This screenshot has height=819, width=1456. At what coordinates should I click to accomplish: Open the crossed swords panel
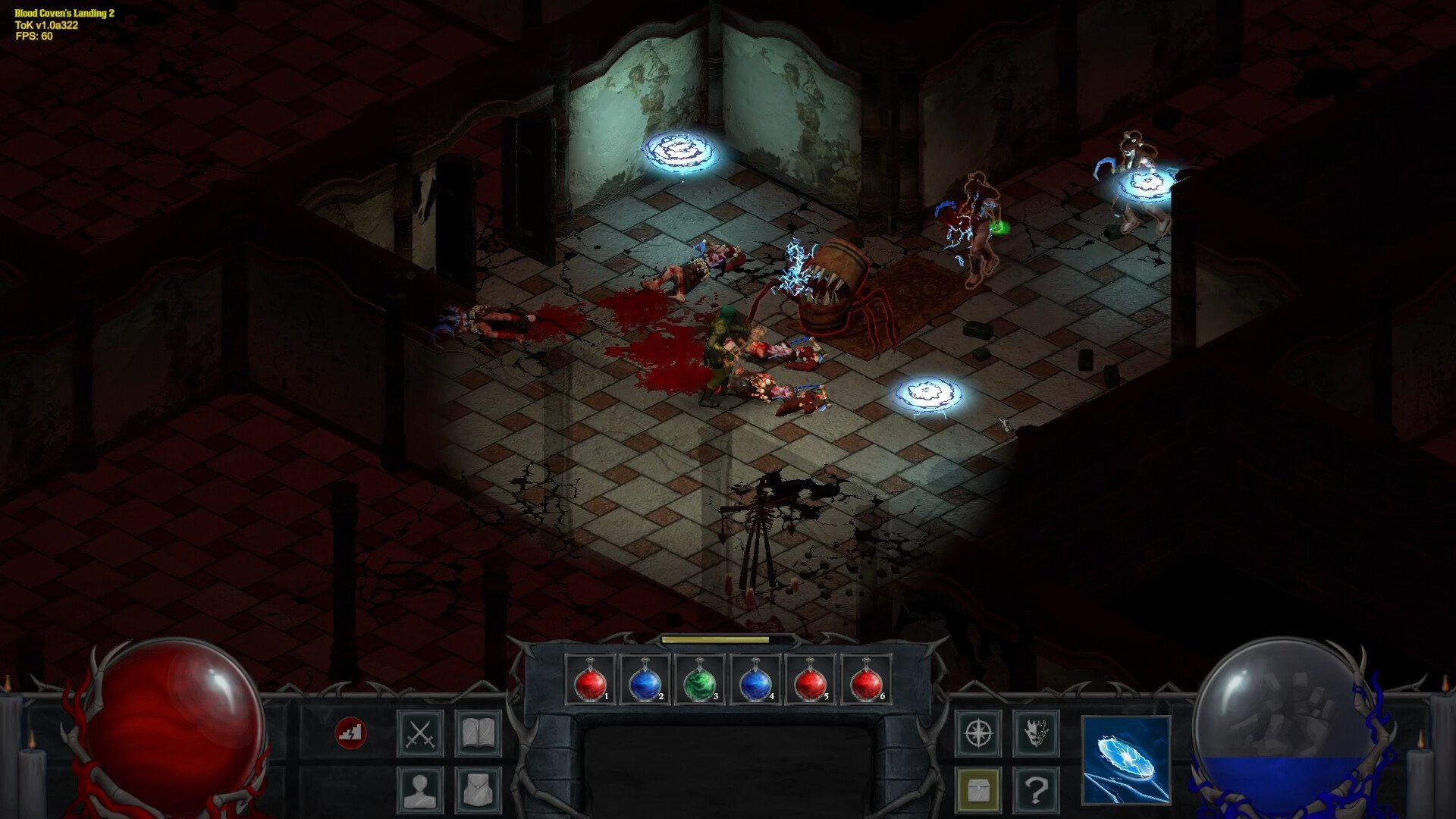tap(420, 733)
